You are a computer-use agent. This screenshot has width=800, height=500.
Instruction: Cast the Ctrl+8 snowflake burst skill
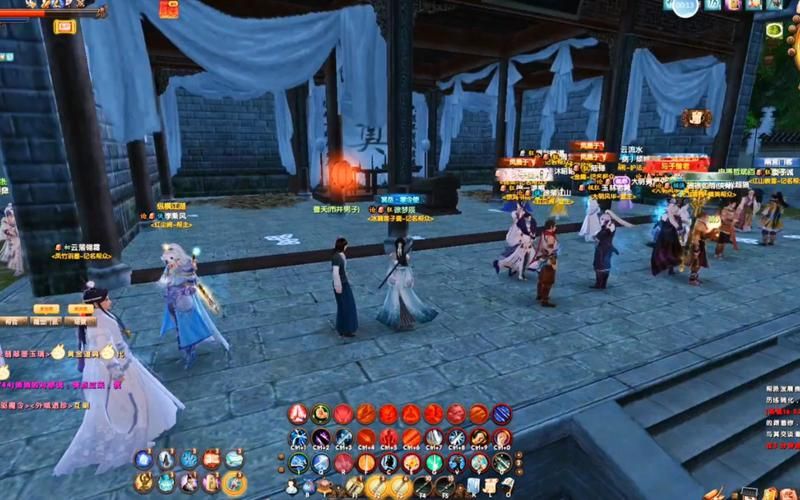tap(456, 438)
